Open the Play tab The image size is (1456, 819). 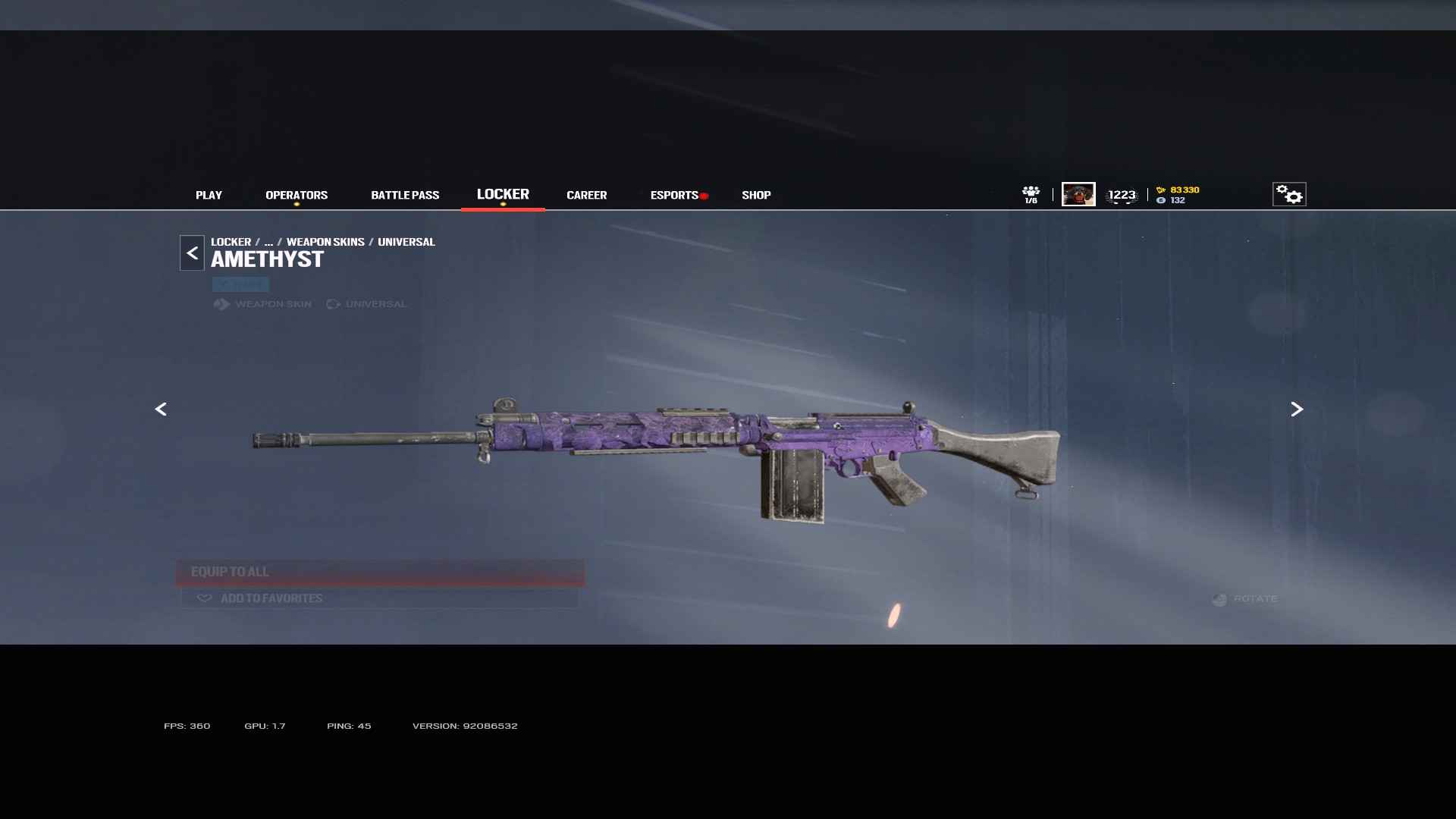209,195
